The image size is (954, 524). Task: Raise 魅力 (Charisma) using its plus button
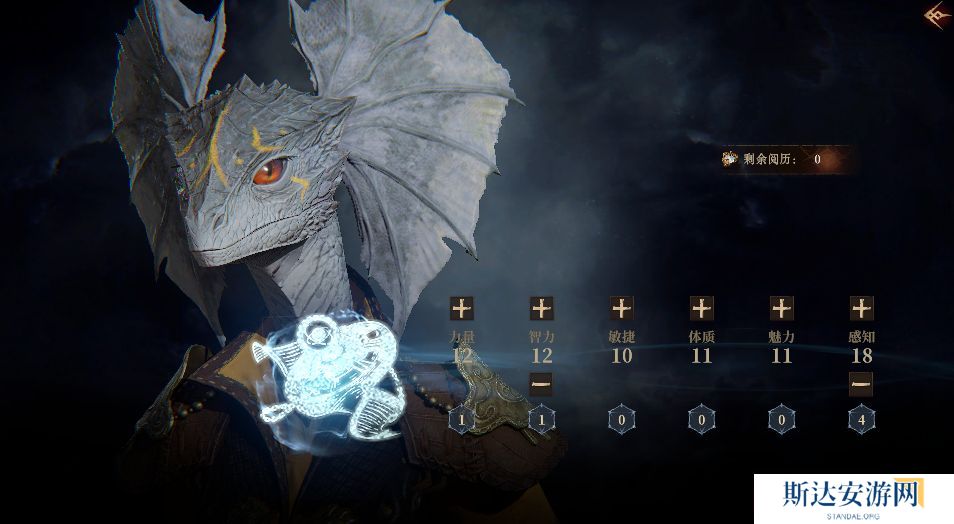pyautogui.click(x=782, y=309)
